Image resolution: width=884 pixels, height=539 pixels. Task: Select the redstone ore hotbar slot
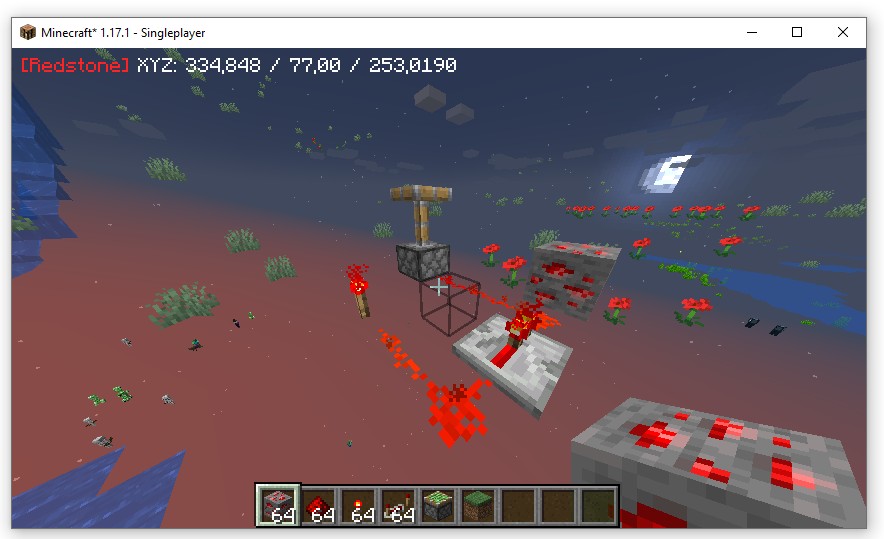pos(277,505)
